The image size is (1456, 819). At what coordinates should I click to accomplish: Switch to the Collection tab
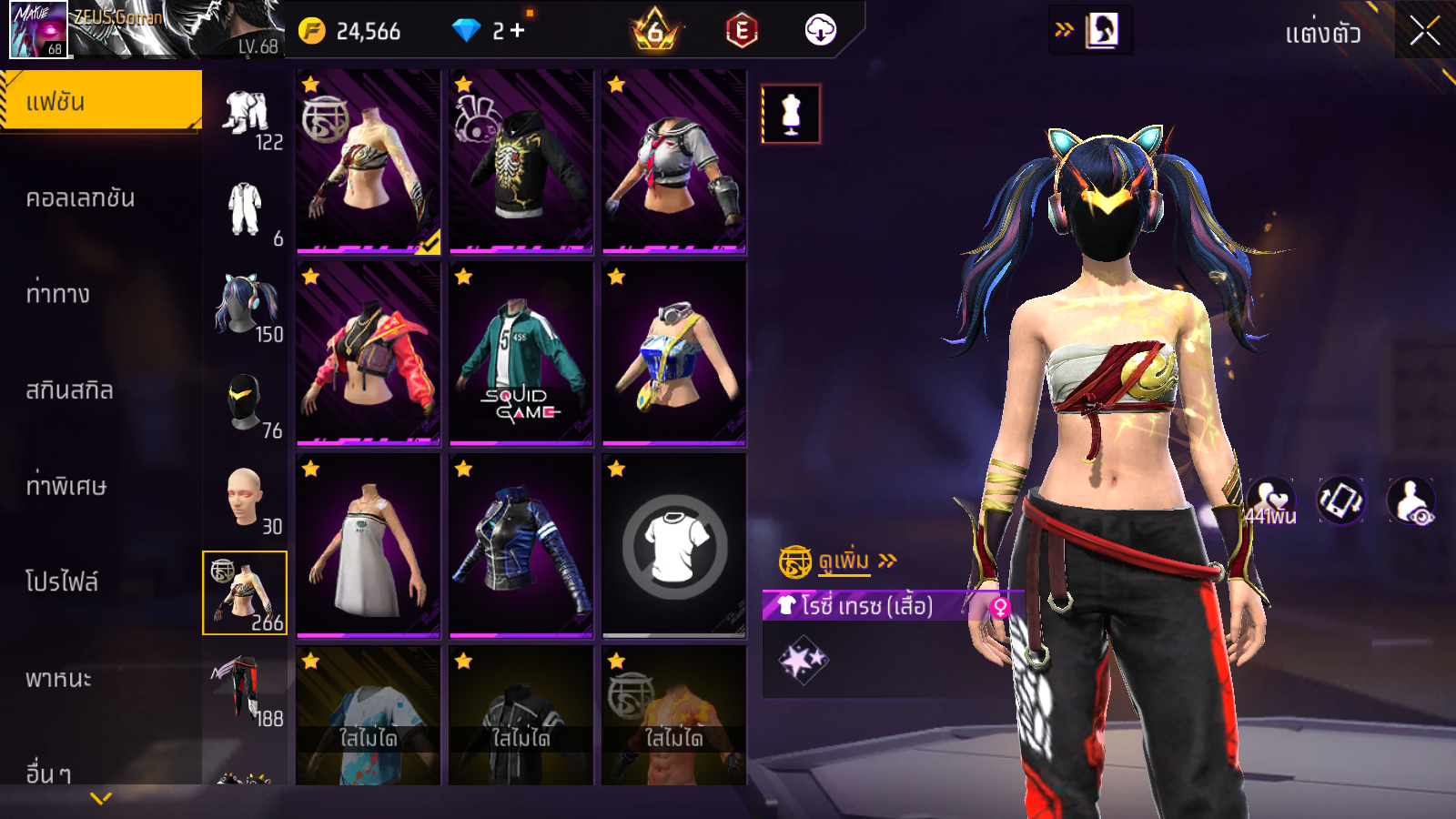pyautogui.click(x=80, y=197)
